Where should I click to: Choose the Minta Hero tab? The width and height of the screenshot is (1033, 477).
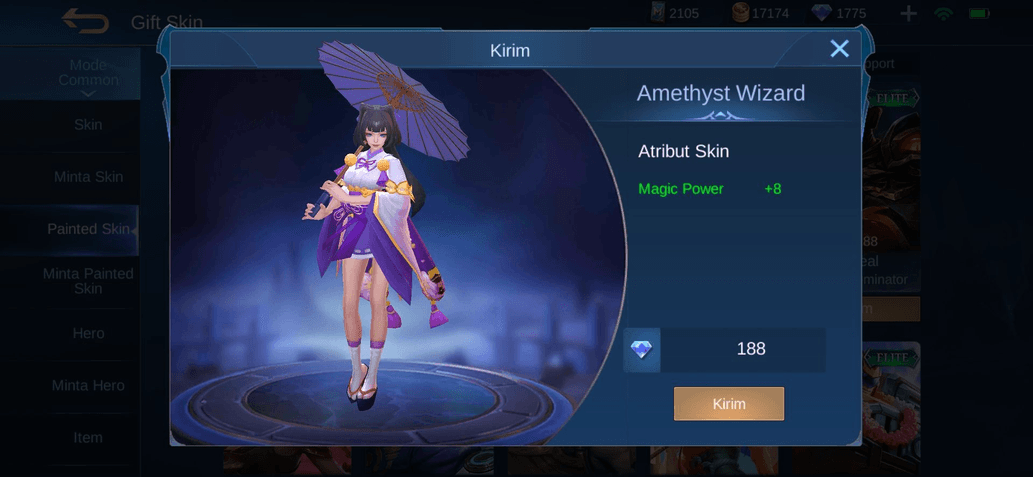(x=88, y=385)
